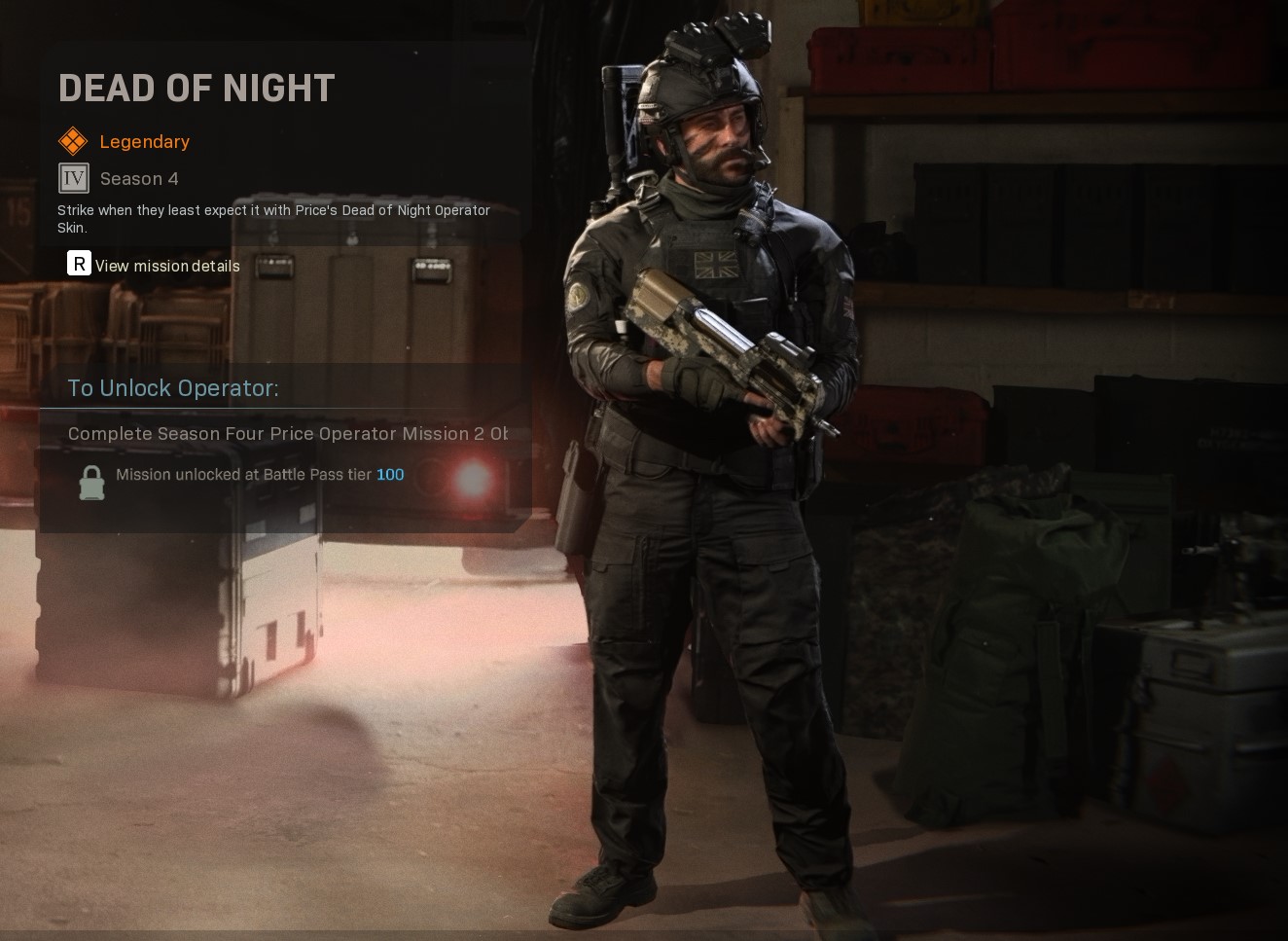Click the lock icon beside the mission unlock text
The width and height of the screenshot is (1288, 941).
point(91,482)
